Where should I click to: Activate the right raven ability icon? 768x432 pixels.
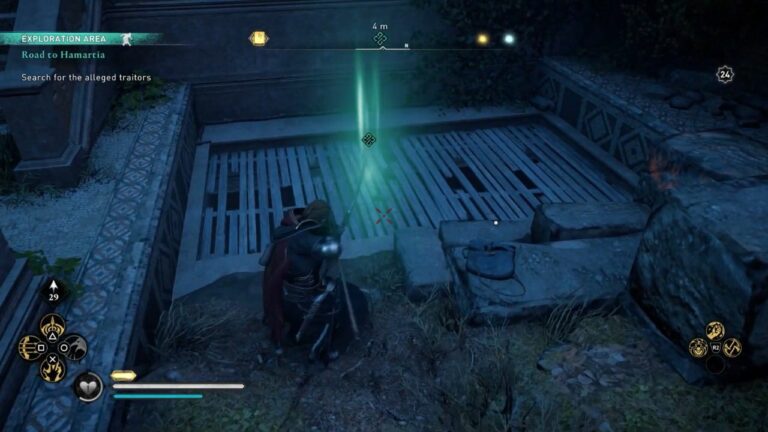tap(74, 348)
